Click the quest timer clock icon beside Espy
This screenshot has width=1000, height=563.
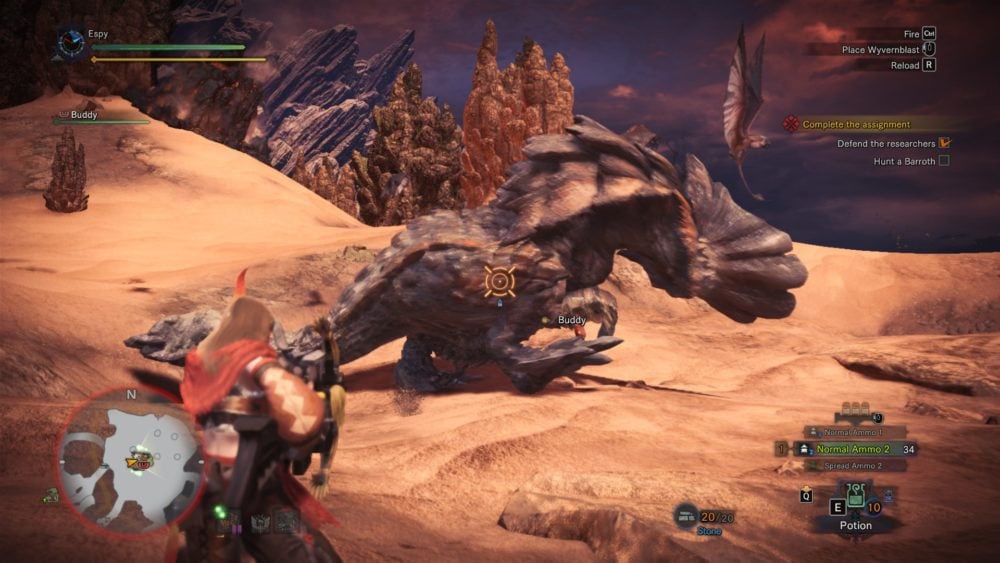(70, 42)
